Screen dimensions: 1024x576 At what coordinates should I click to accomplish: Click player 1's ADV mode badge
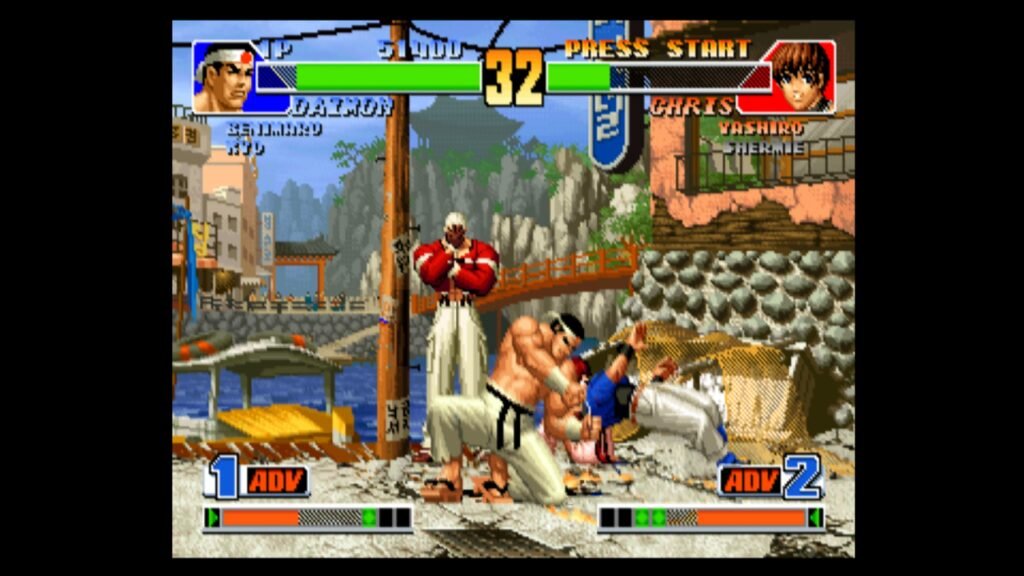pyautogui.click(x=274, y=481)
